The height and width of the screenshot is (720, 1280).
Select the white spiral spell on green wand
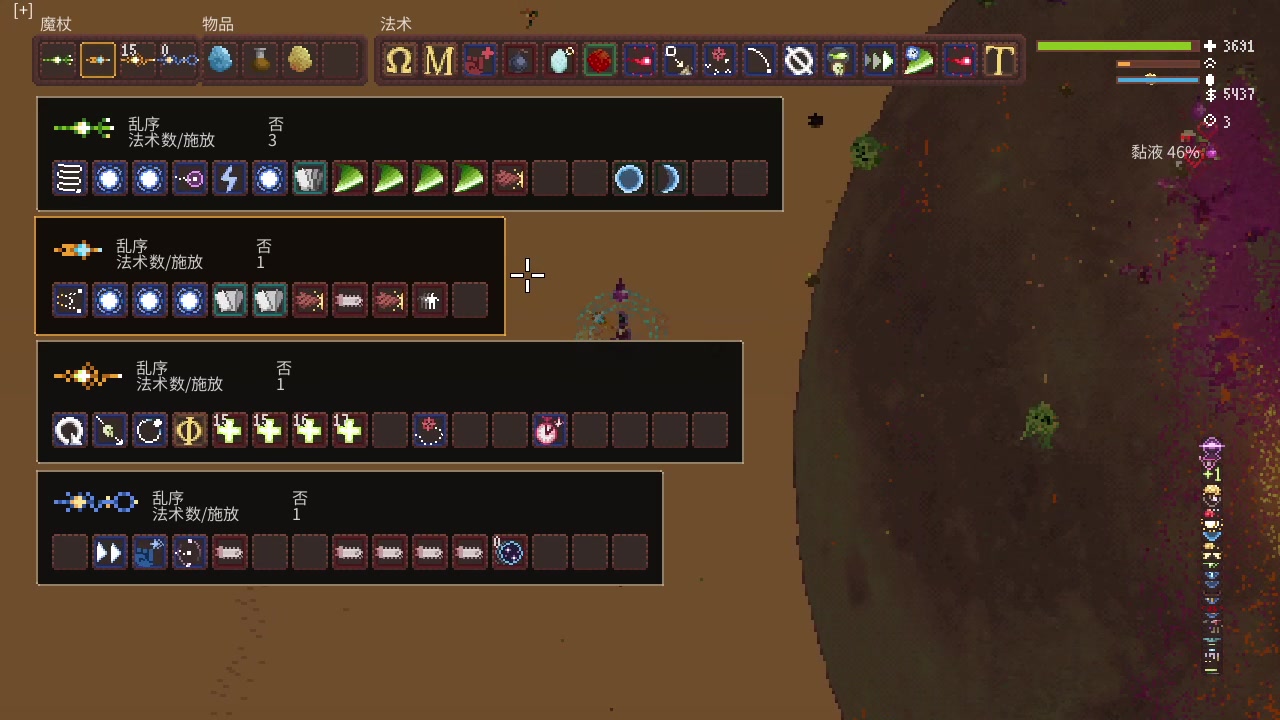(70, 179)
